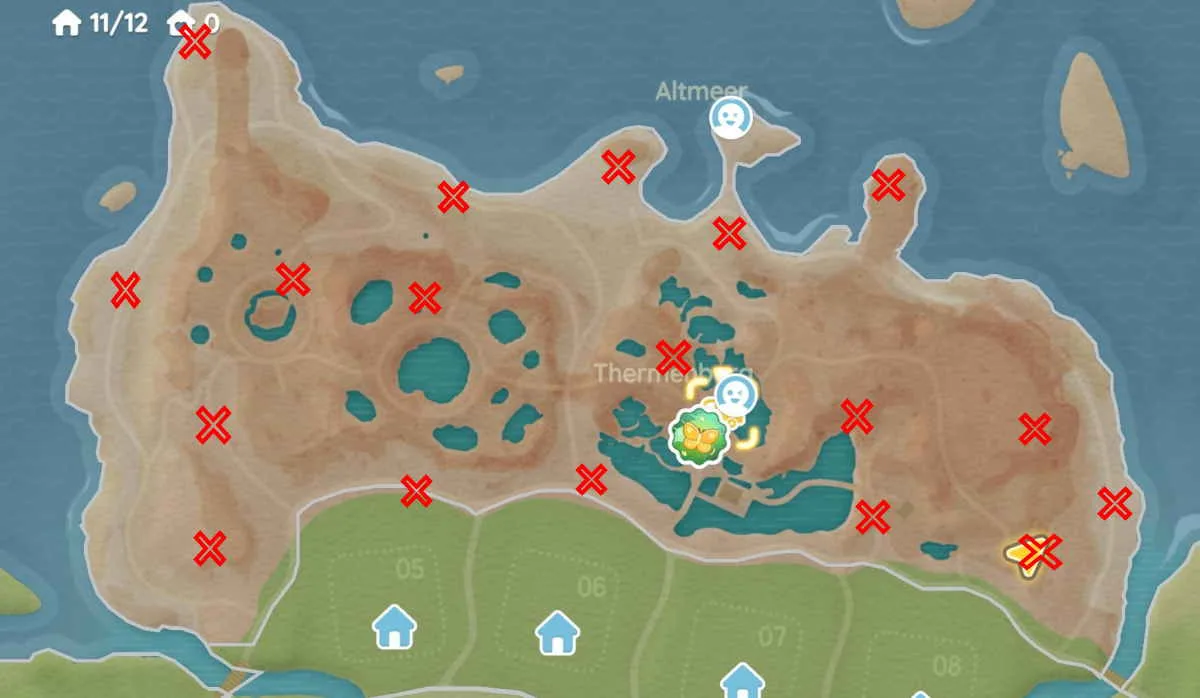Click the green butterfly map marker
1200x698 pixels.
coord(697,436)
